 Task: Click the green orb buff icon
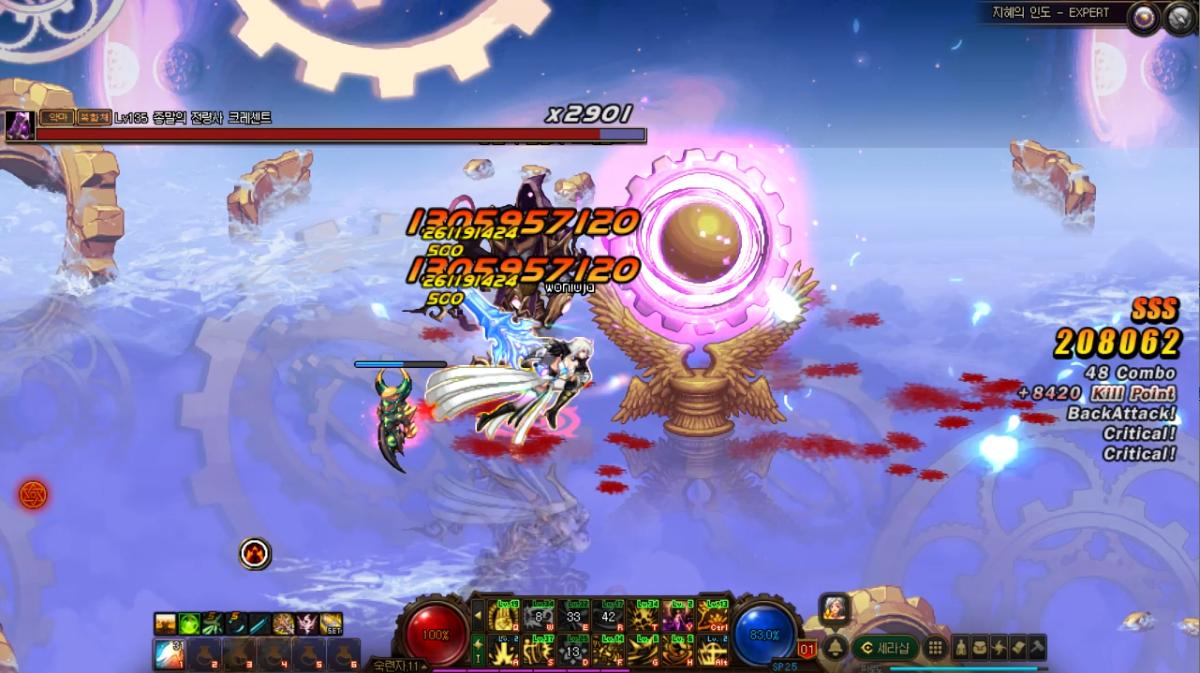(x=189, y=624)
